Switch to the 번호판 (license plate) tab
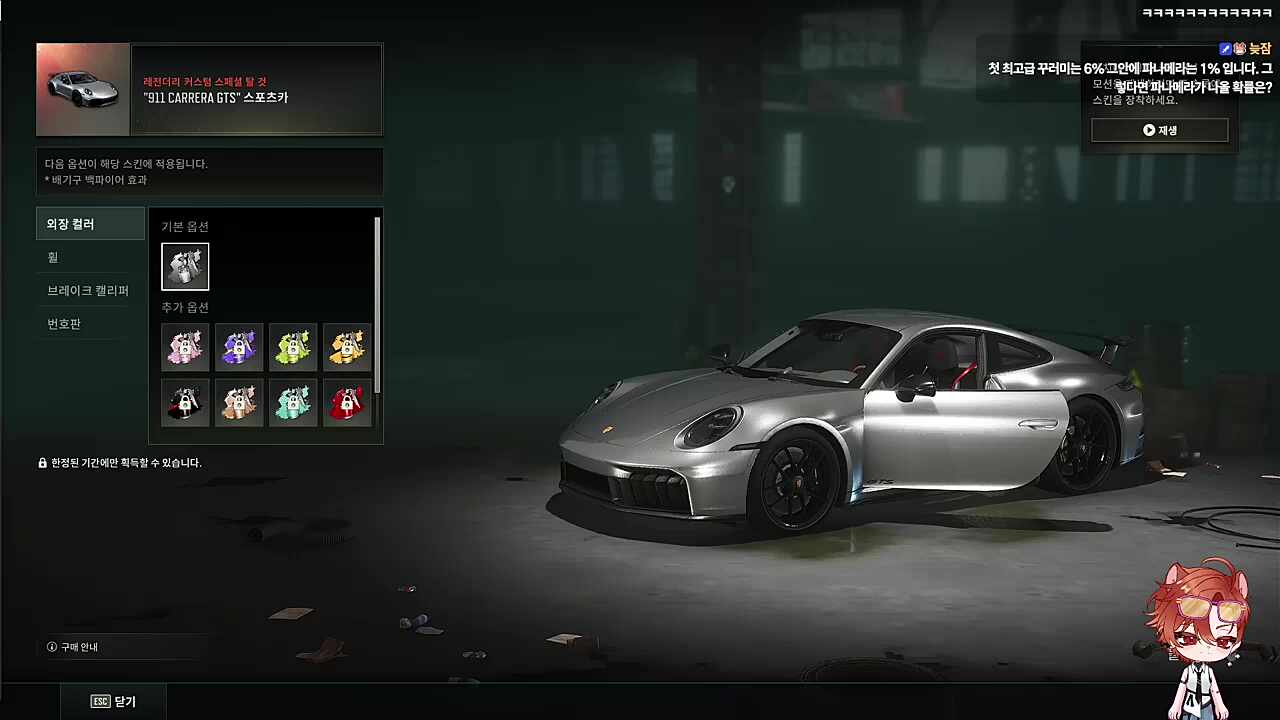 point(90,324)
